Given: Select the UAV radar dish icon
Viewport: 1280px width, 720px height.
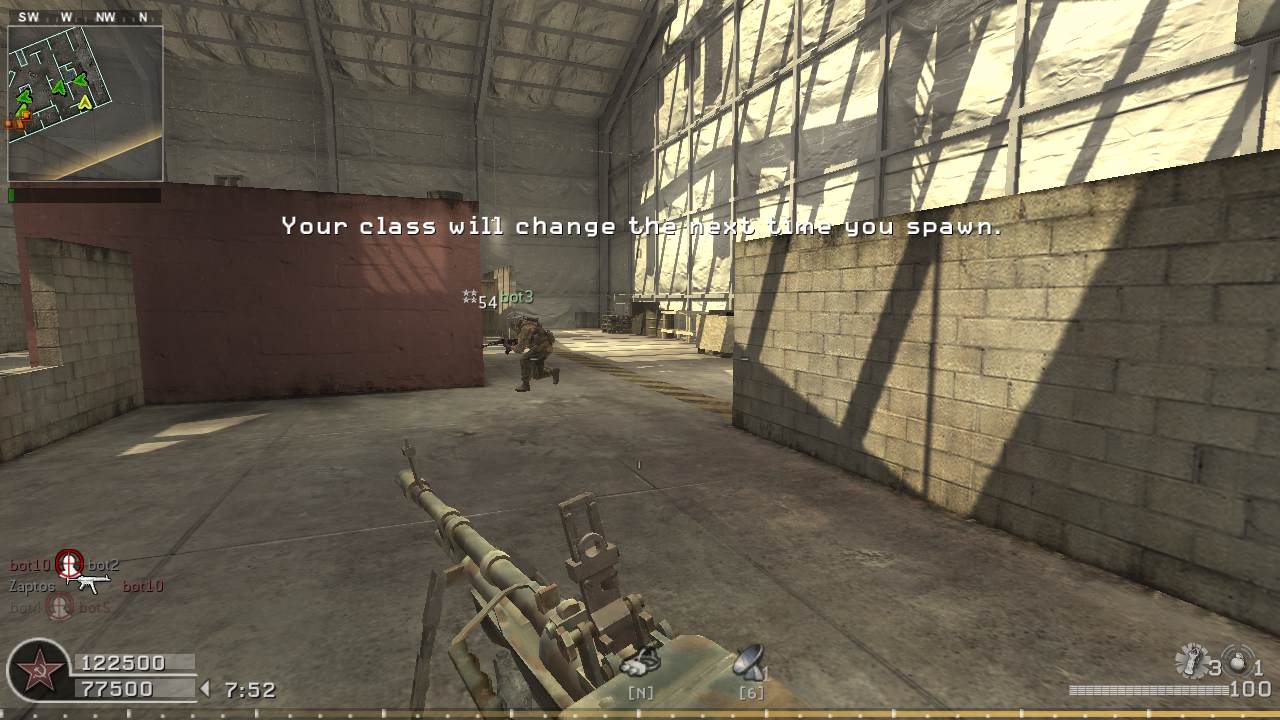Looking at the screenshot, I should click(748, 661).
